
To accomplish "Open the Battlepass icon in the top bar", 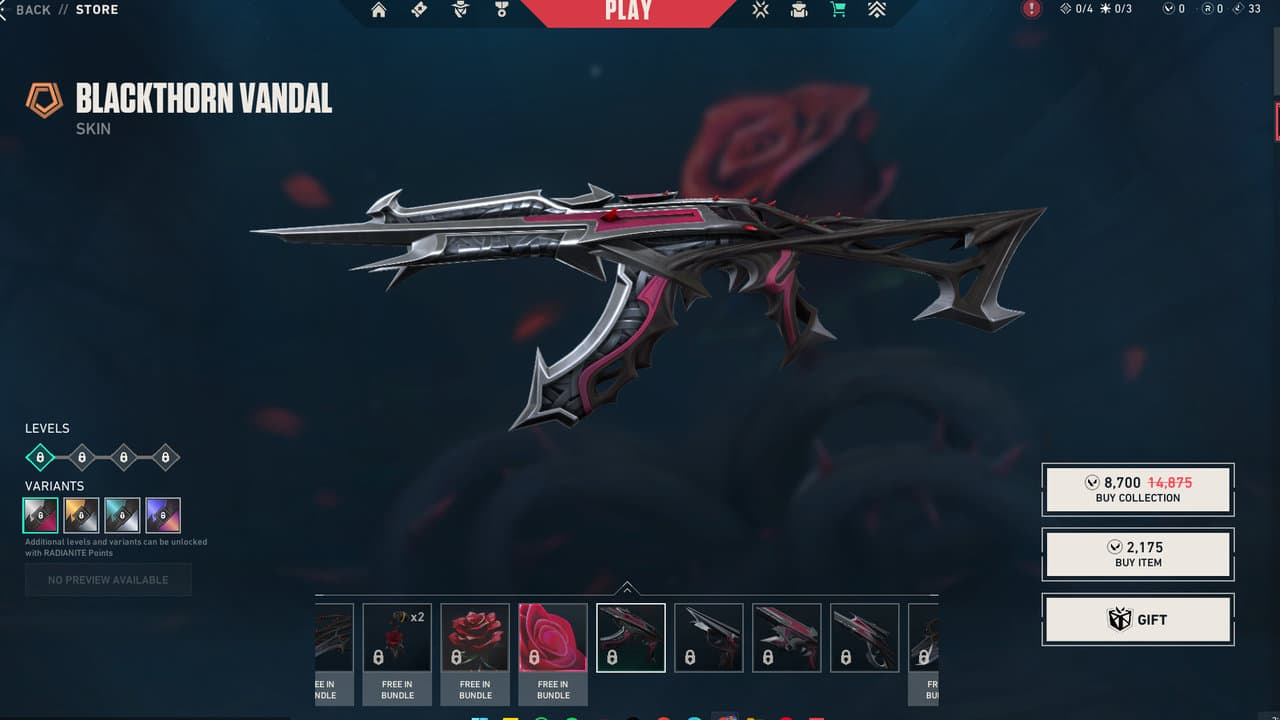I will 419,10.
